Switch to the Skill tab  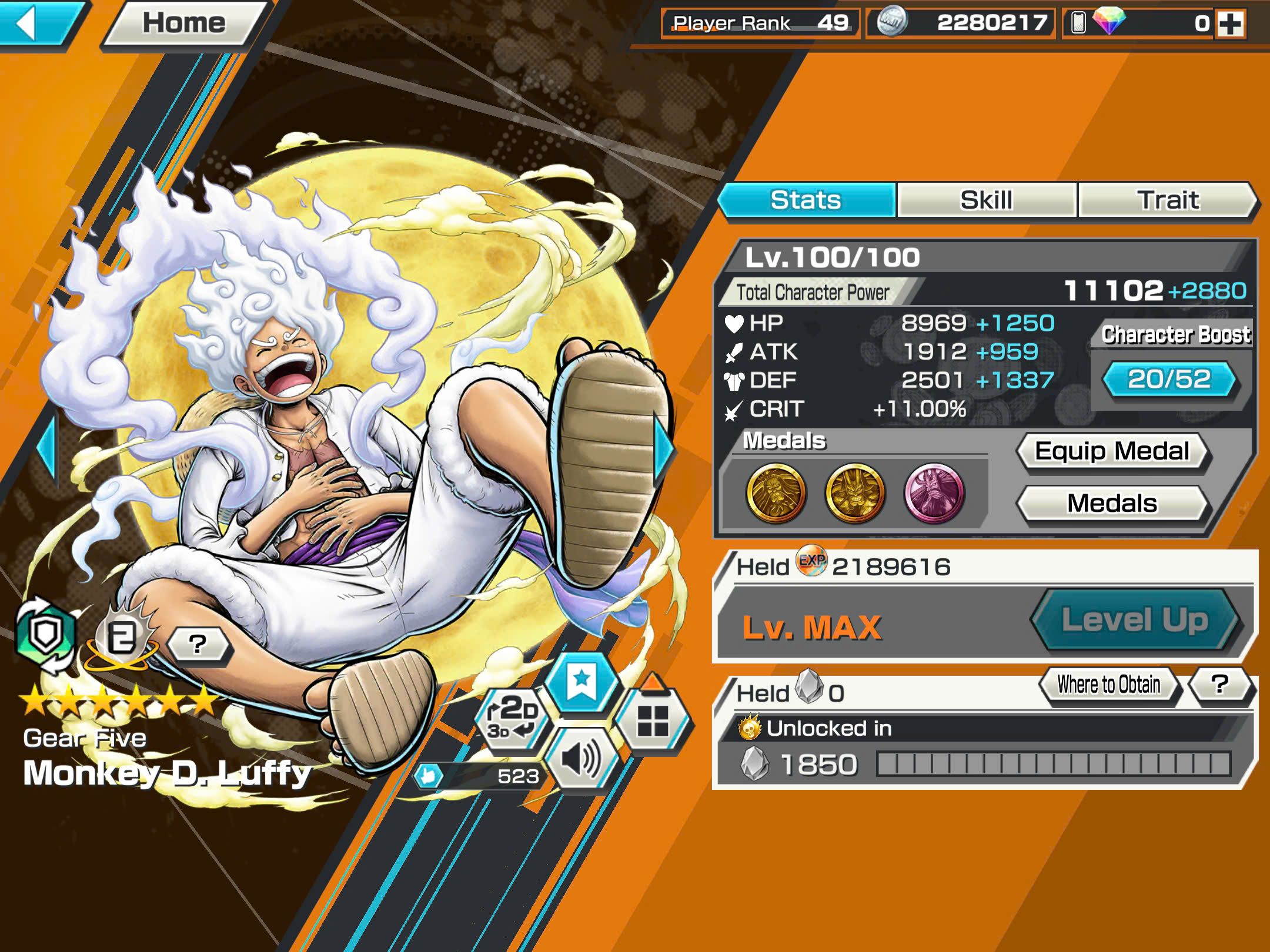click(x=986, y=200)
